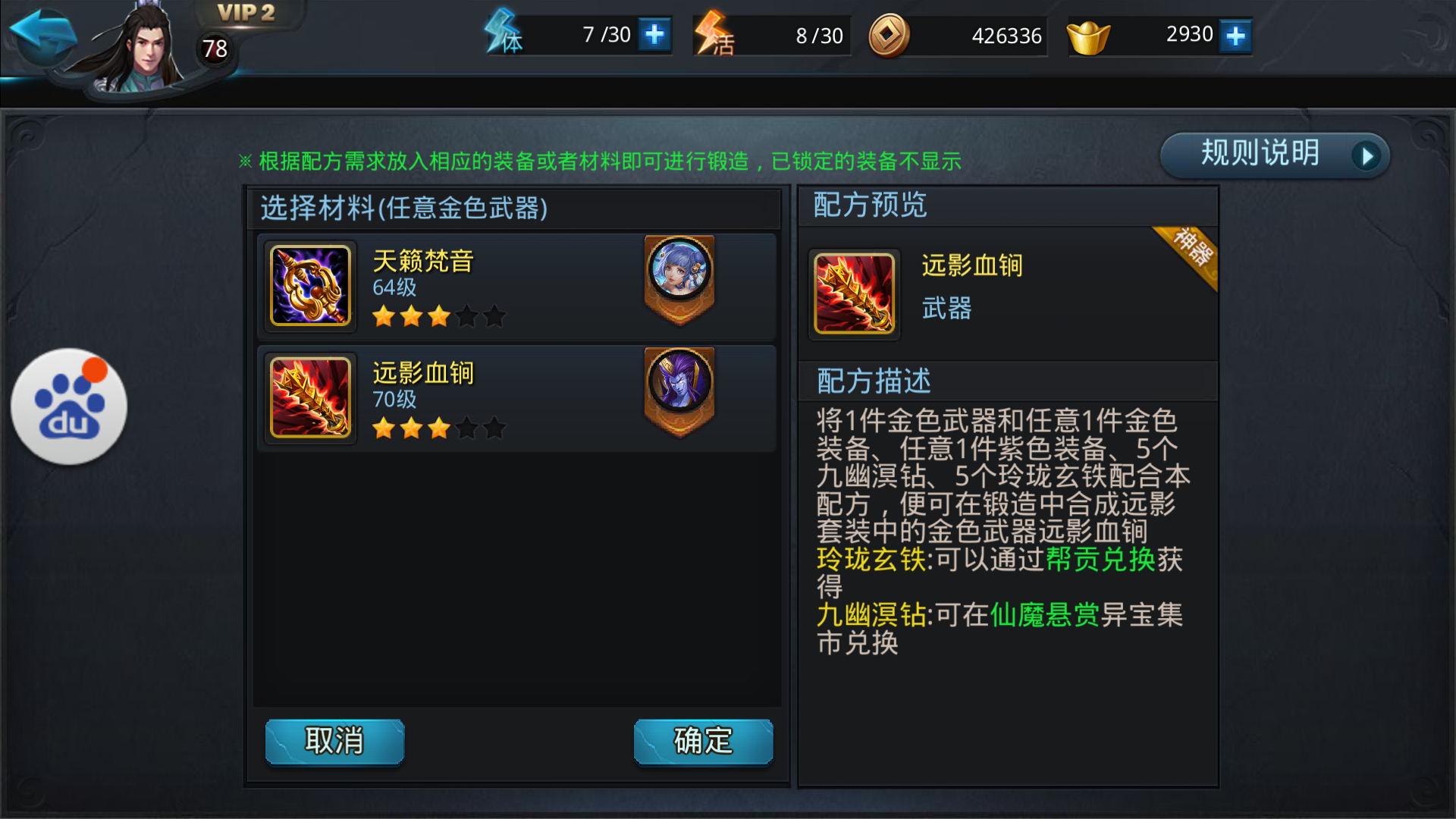This screenshot has width=1456, height=819.
Task: Choose the 远影血锏 level 70 material row
Action: (x=516, y=399)
